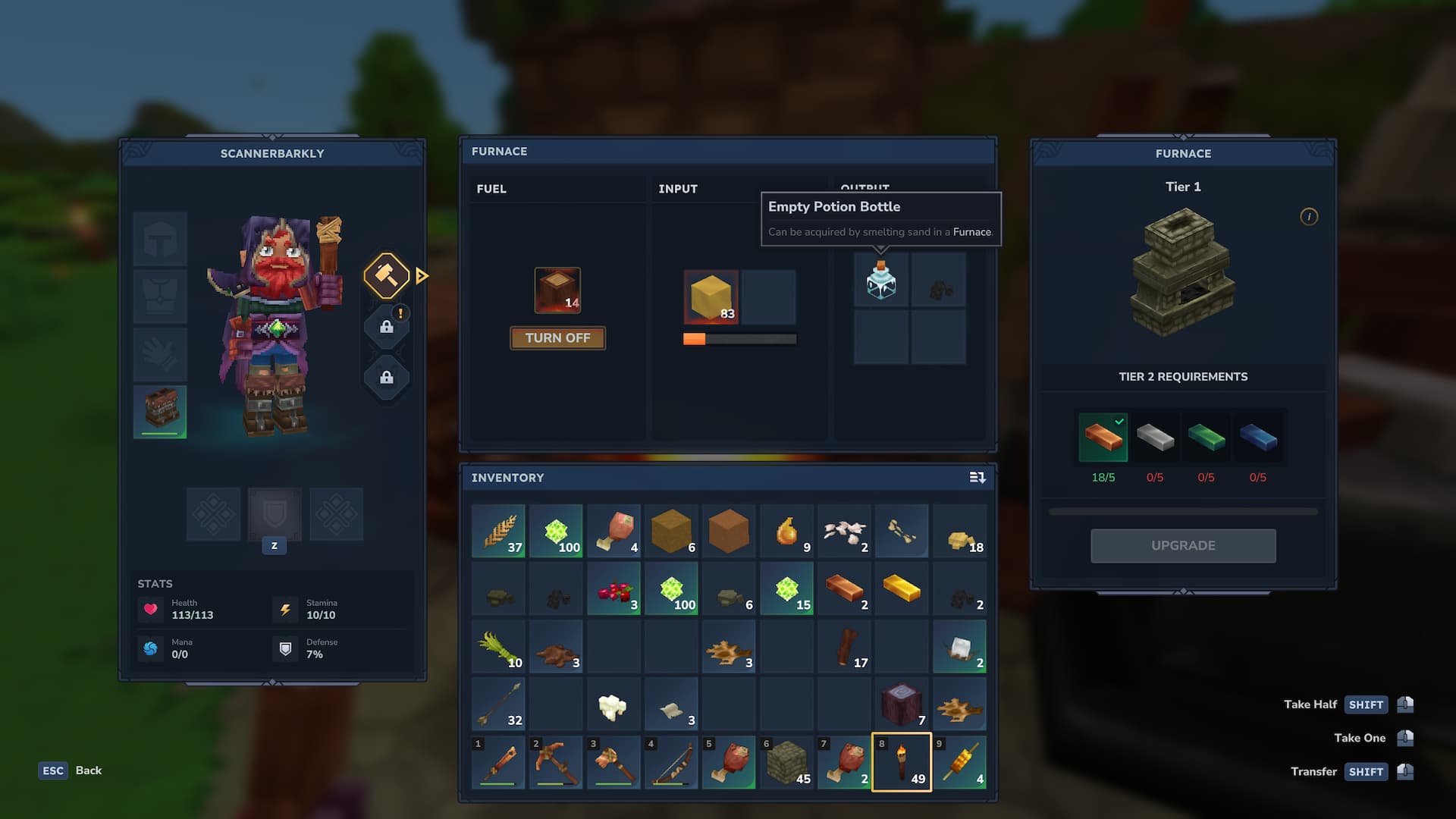Pick the gold ingot in inventory

(902, 588)
